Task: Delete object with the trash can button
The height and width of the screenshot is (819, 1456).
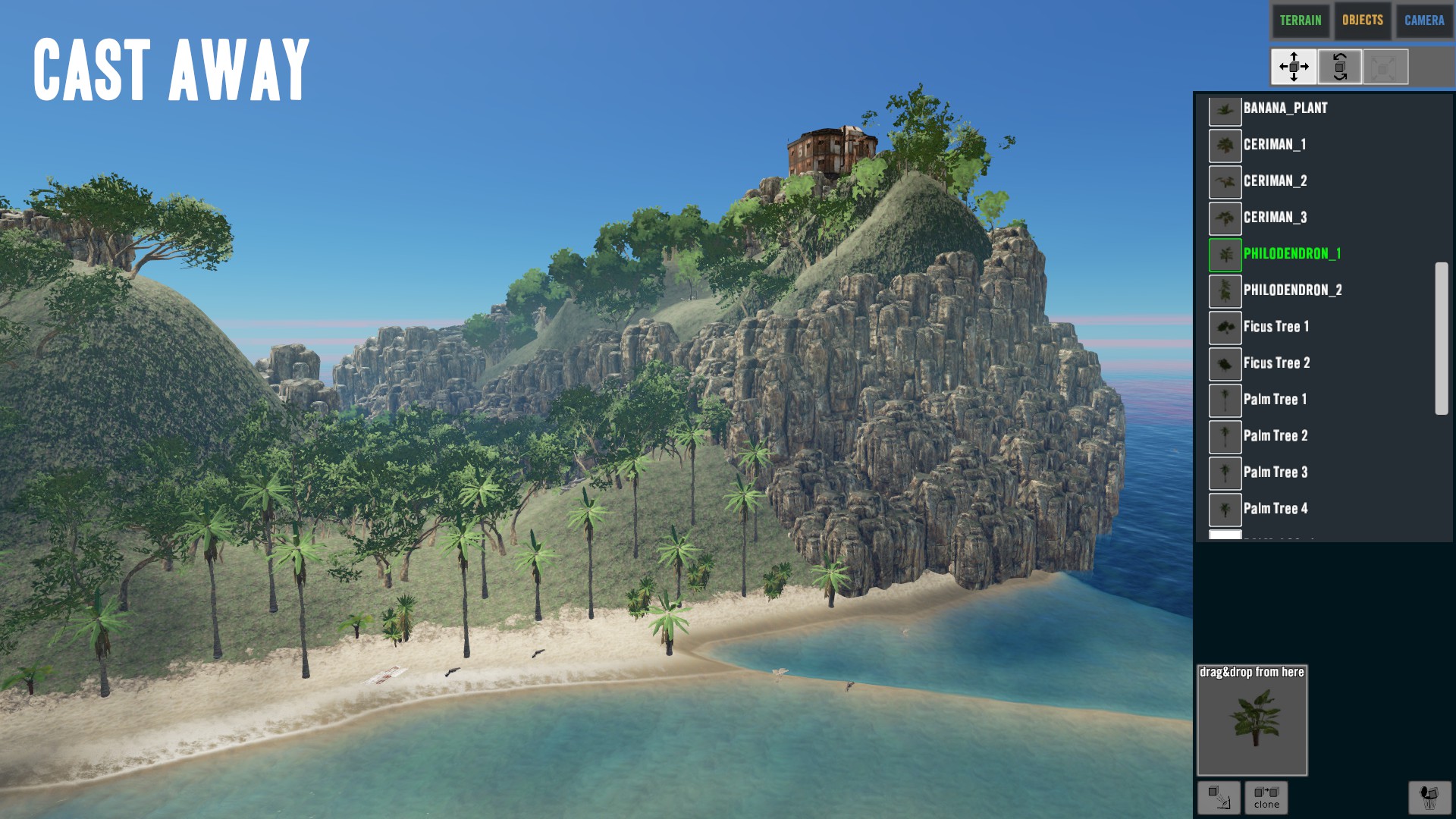Action: (1429, 798)
